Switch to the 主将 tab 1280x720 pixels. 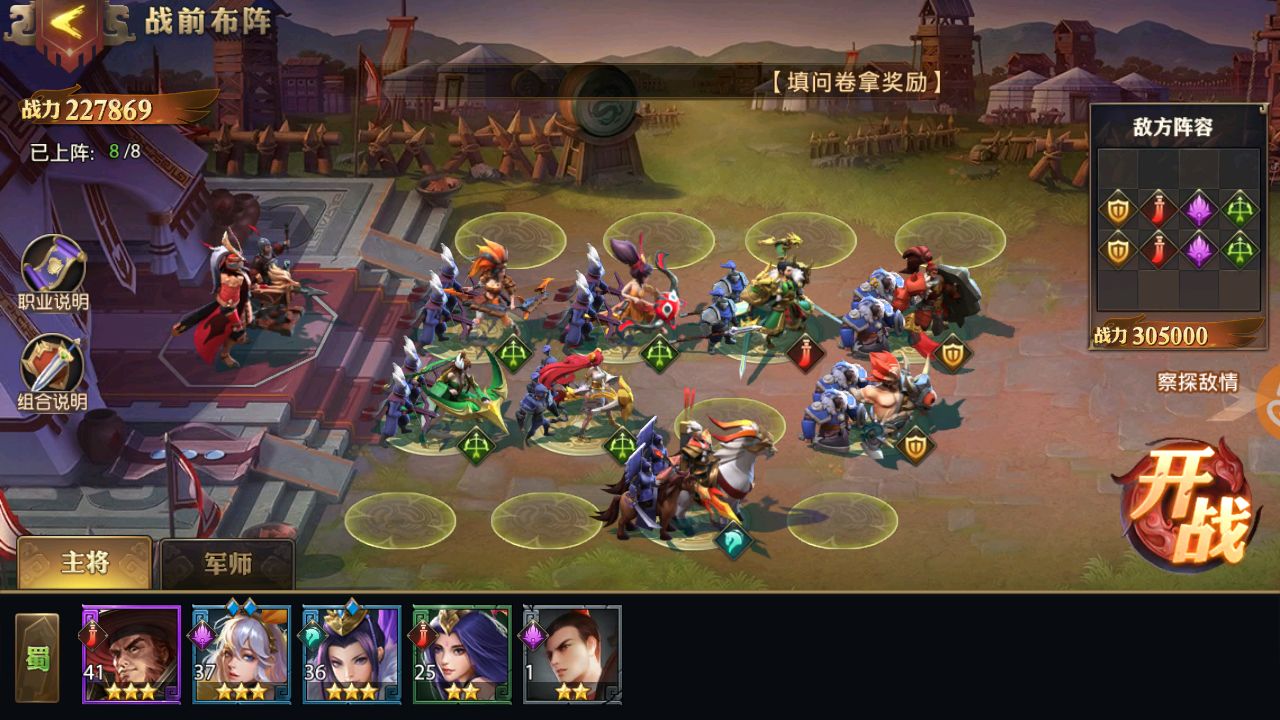85,562
